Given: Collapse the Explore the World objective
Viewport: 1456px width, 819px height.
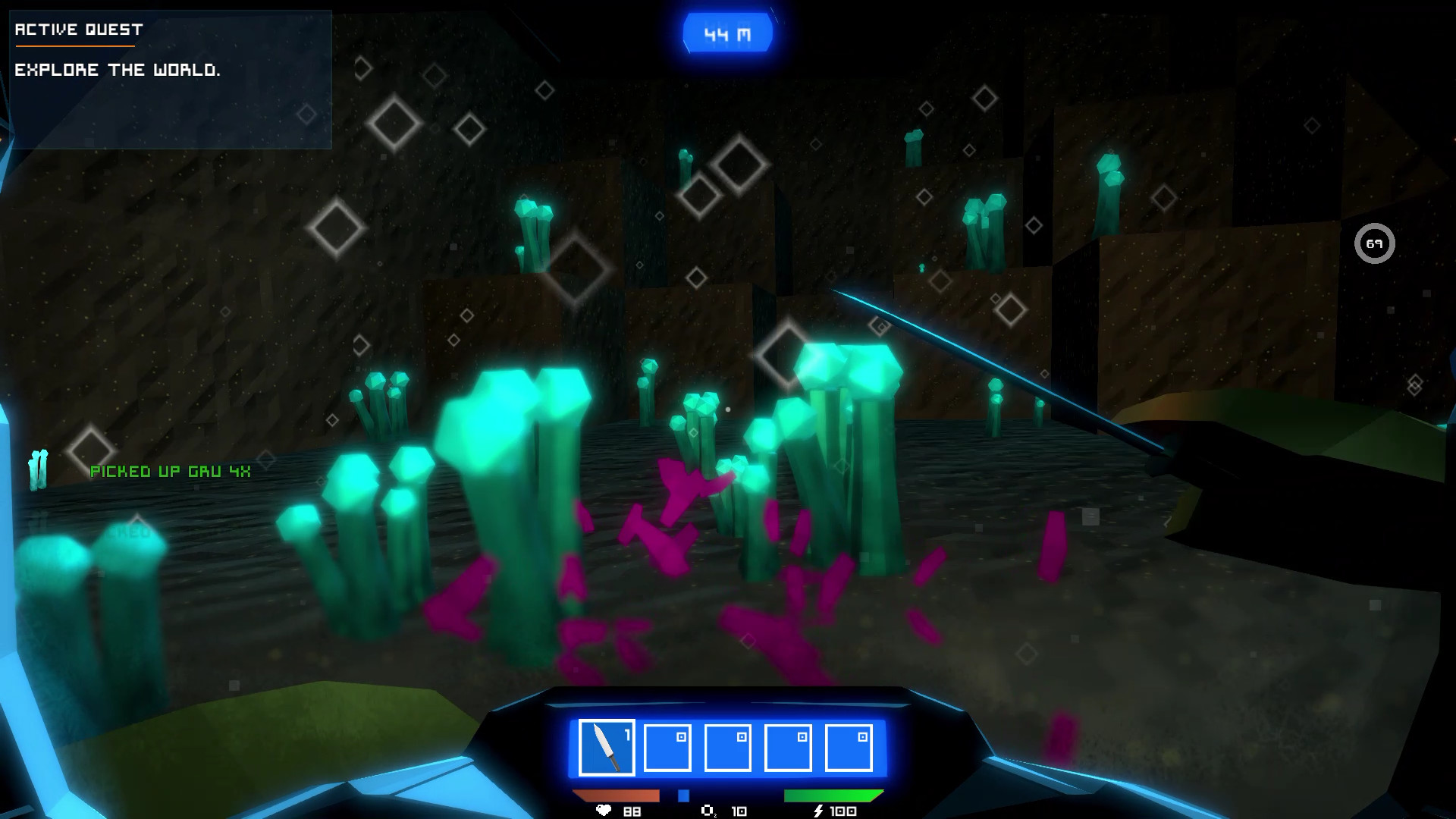Looking at the screenshot, I should coord(118,71).
